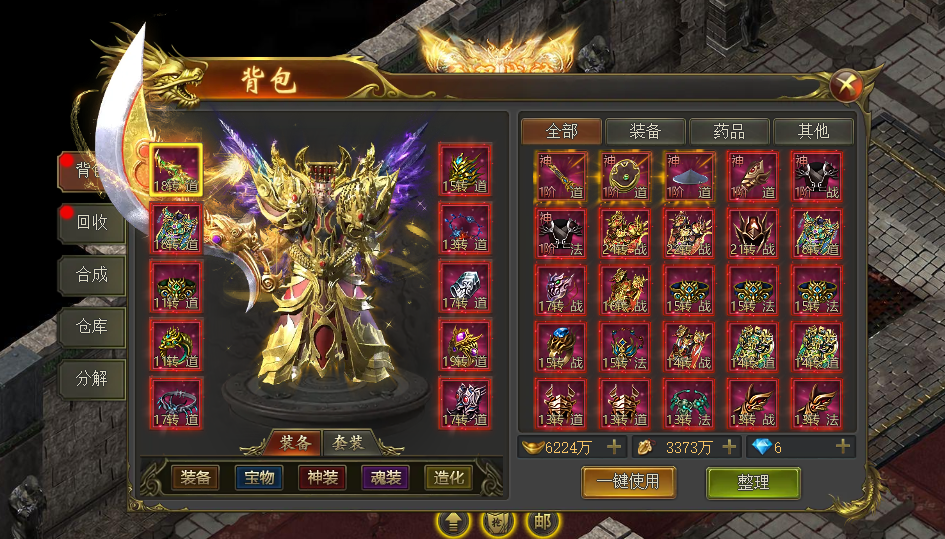Open the 回收 recycle side menu
945x539 pixels.
point(92,223)
